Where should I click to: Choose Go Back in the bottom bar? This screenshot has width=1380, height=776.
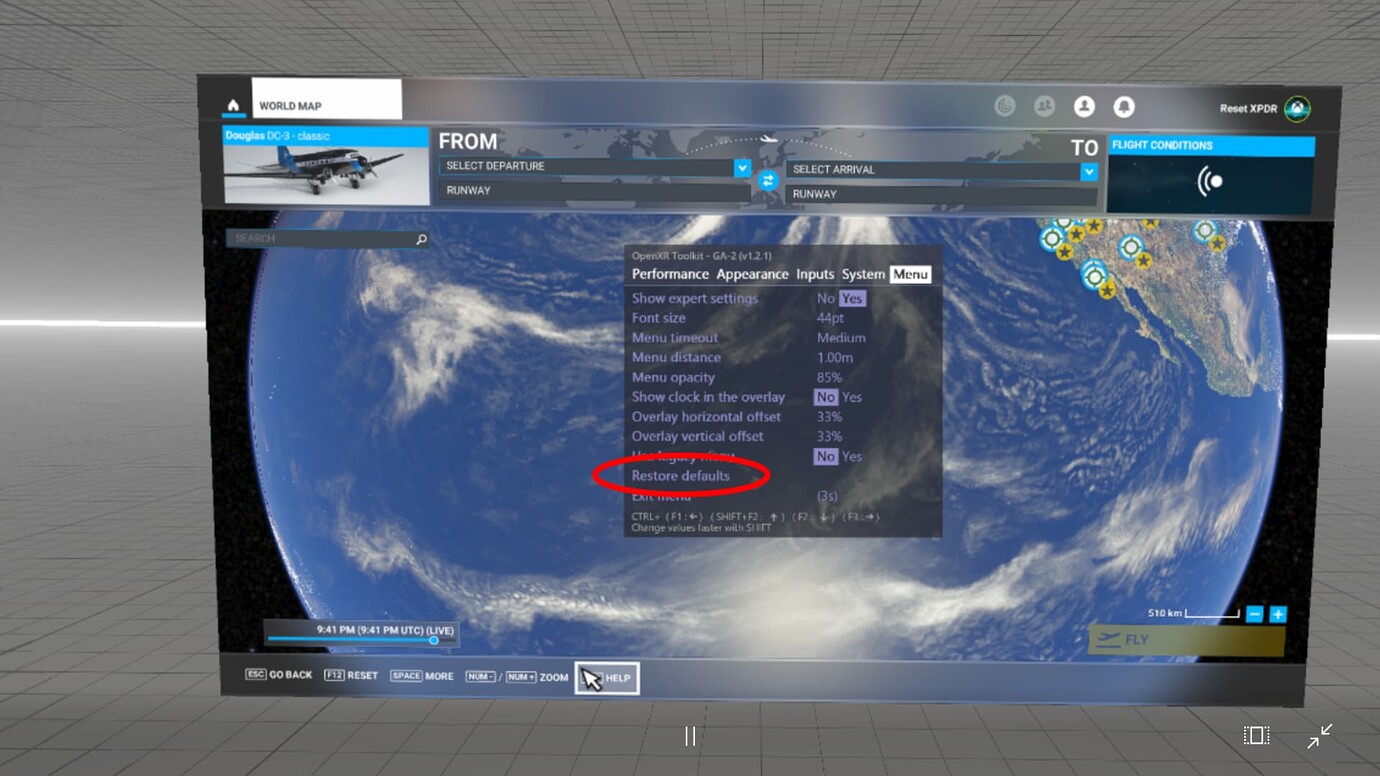click(279, 675)
